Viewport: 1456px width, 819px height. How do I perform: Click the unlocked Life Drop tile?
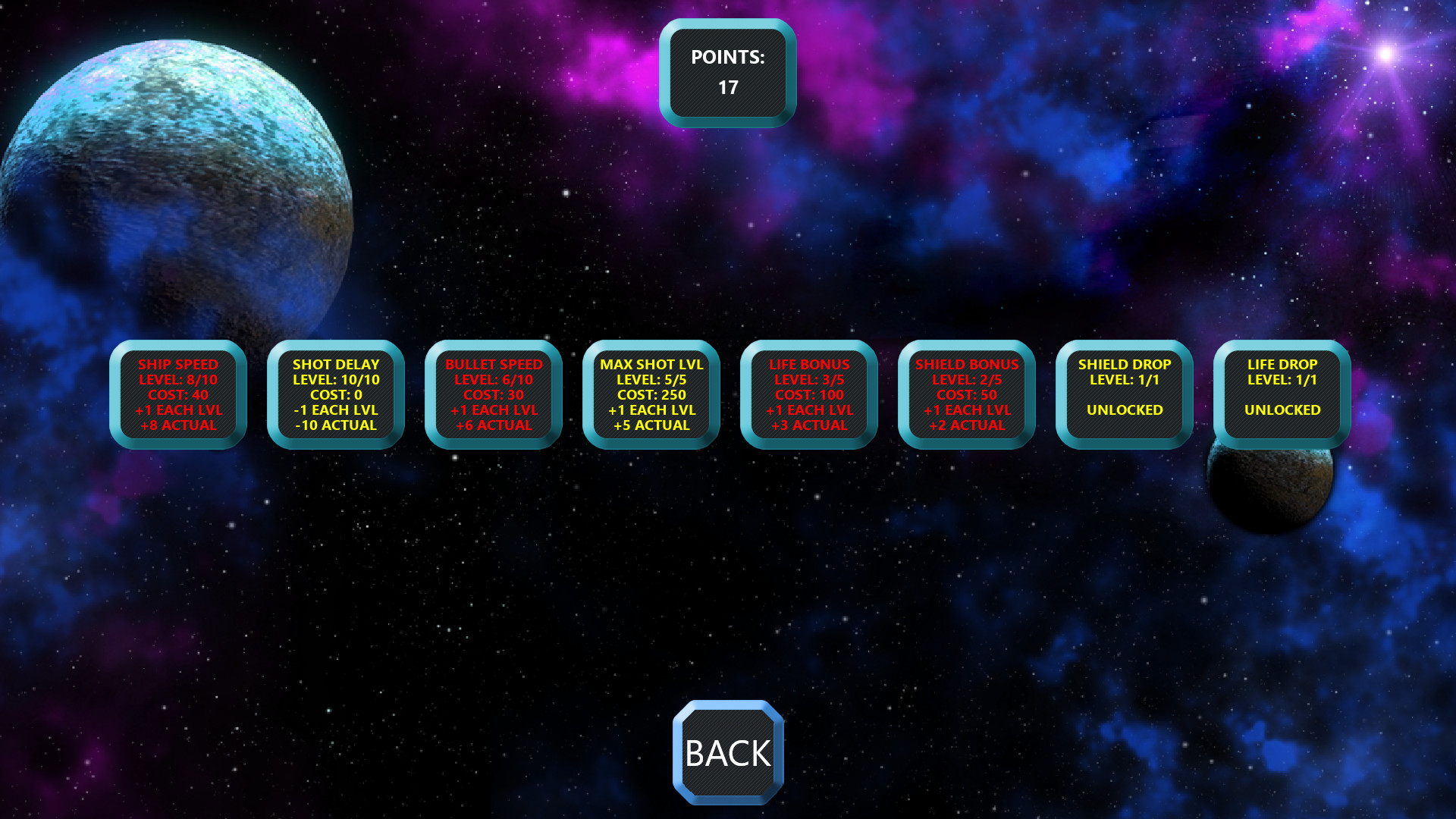click(x=1282, y=394)
